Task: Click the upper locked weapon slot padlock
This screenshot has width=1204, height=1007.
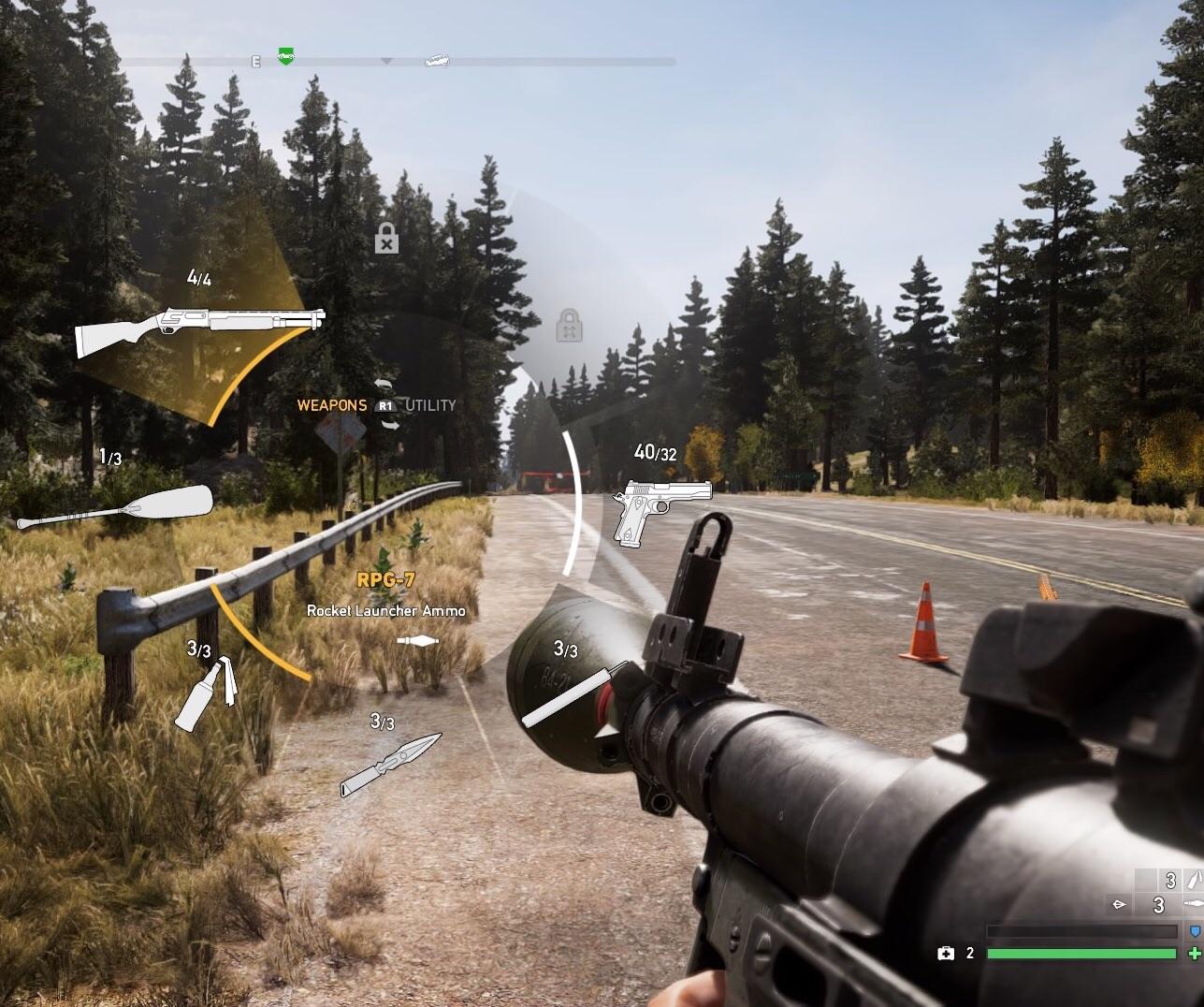Action: tap(385, 241)
